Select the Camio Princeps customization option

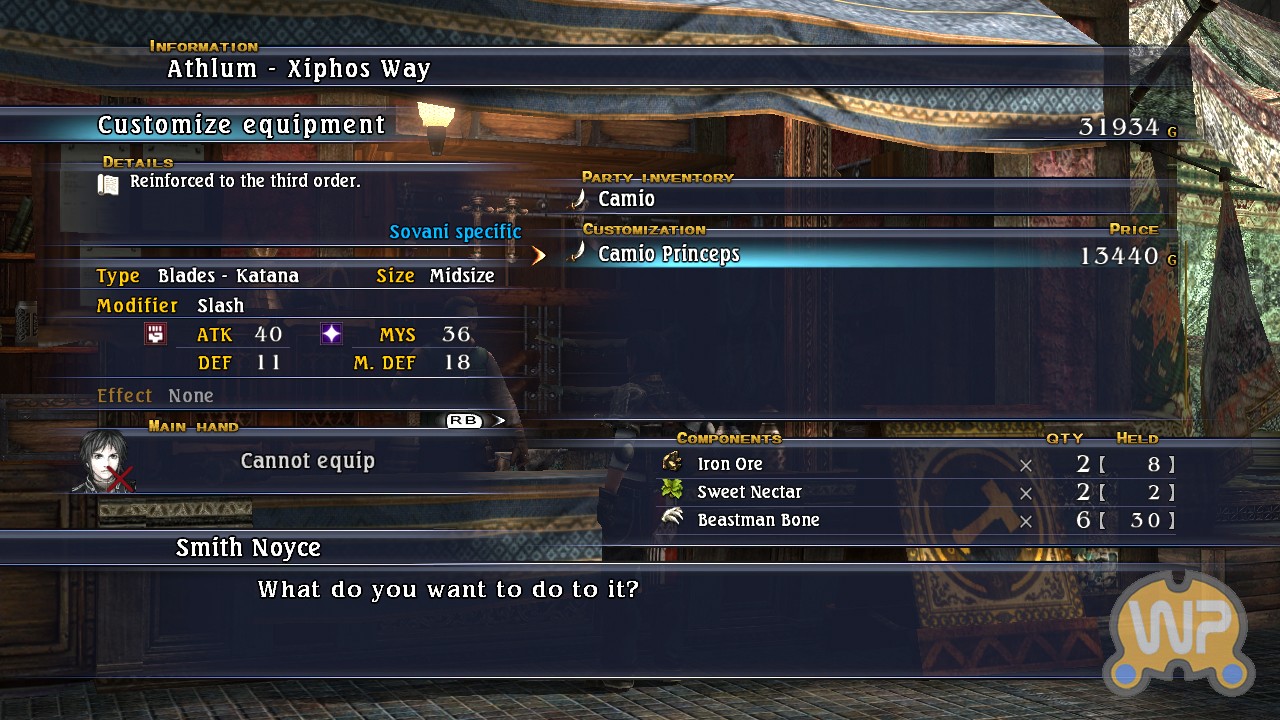pos(668,254)
